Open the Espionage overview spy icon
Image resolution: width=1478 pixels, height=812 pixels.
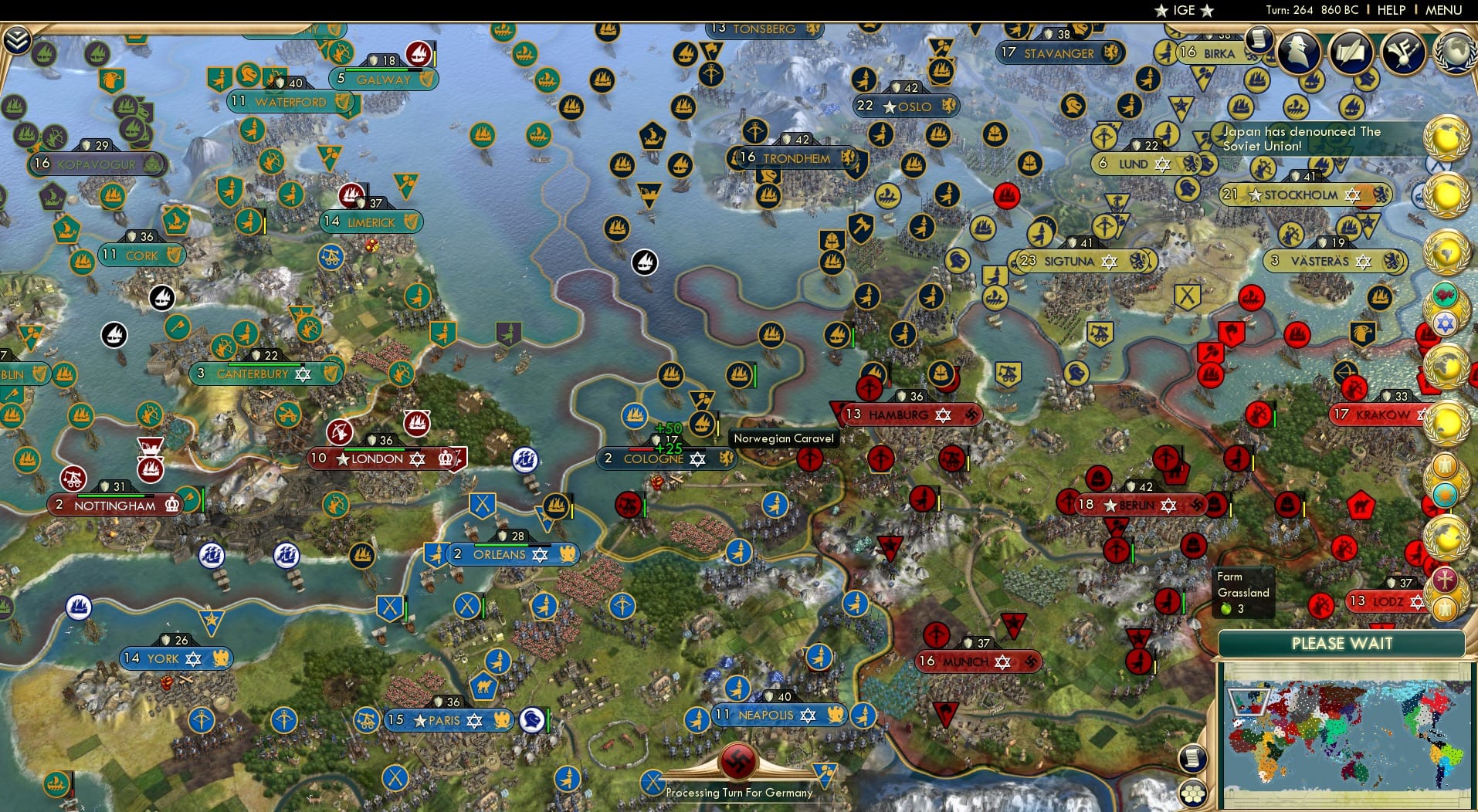tap(1298, 52)
